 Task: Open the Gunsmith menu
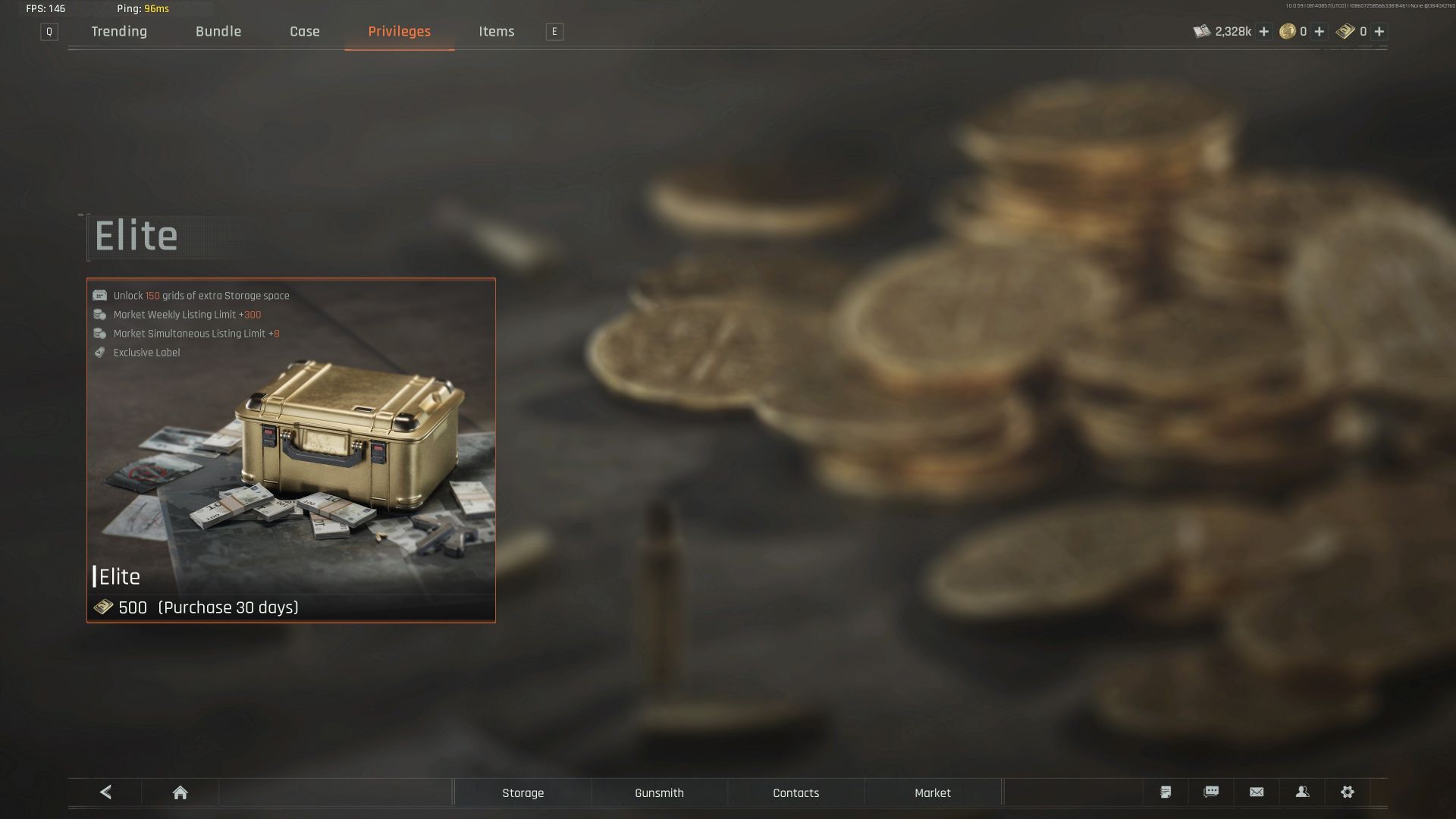659,792
